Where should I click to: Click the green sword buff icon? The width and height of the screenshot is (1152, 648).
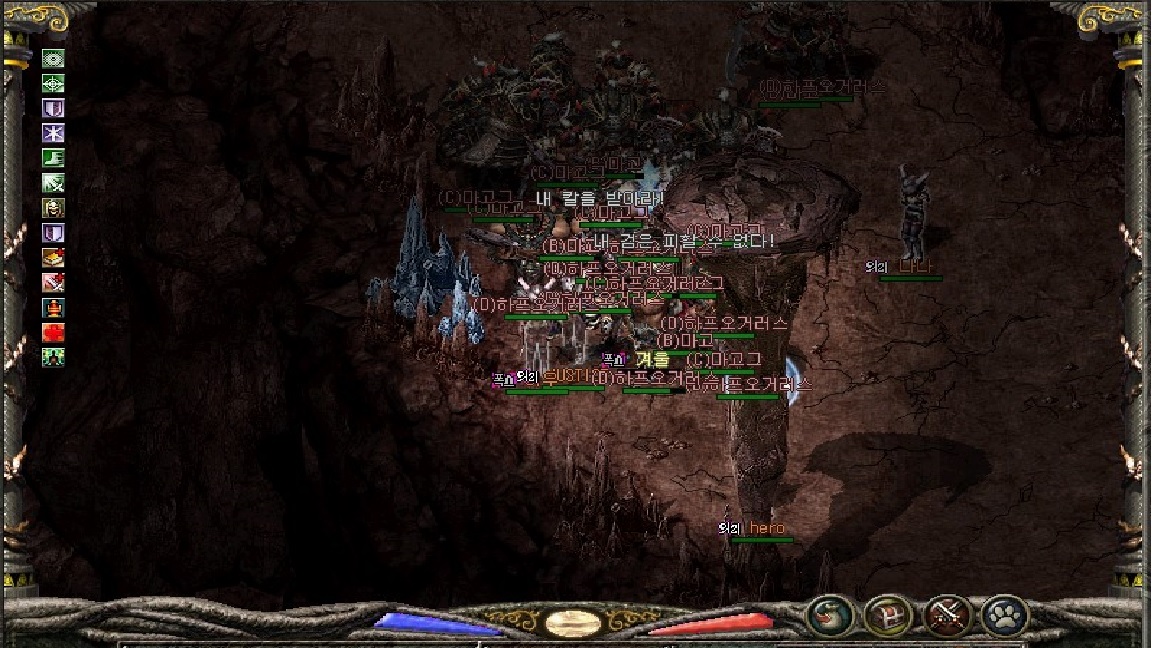pyautogui.click(x=53, y=183)
